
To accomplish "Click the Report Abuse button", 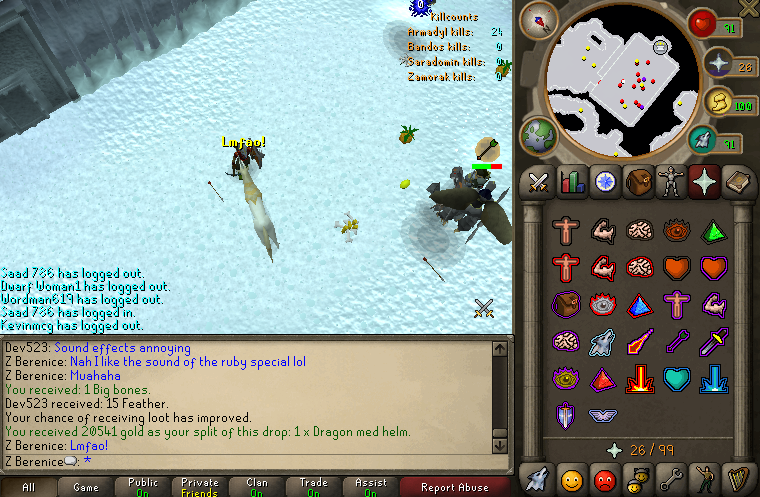I will pyautogui.click(x=453, y=487).
